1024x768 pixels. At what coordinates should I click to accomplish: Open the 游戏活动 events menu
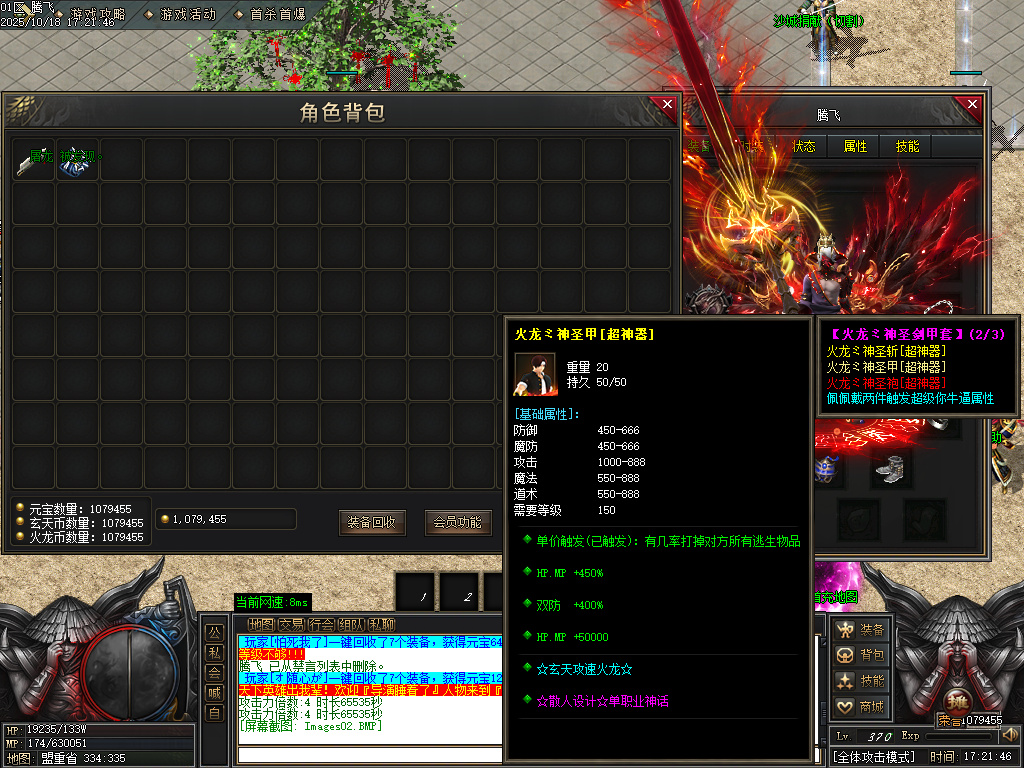point(187,14)
